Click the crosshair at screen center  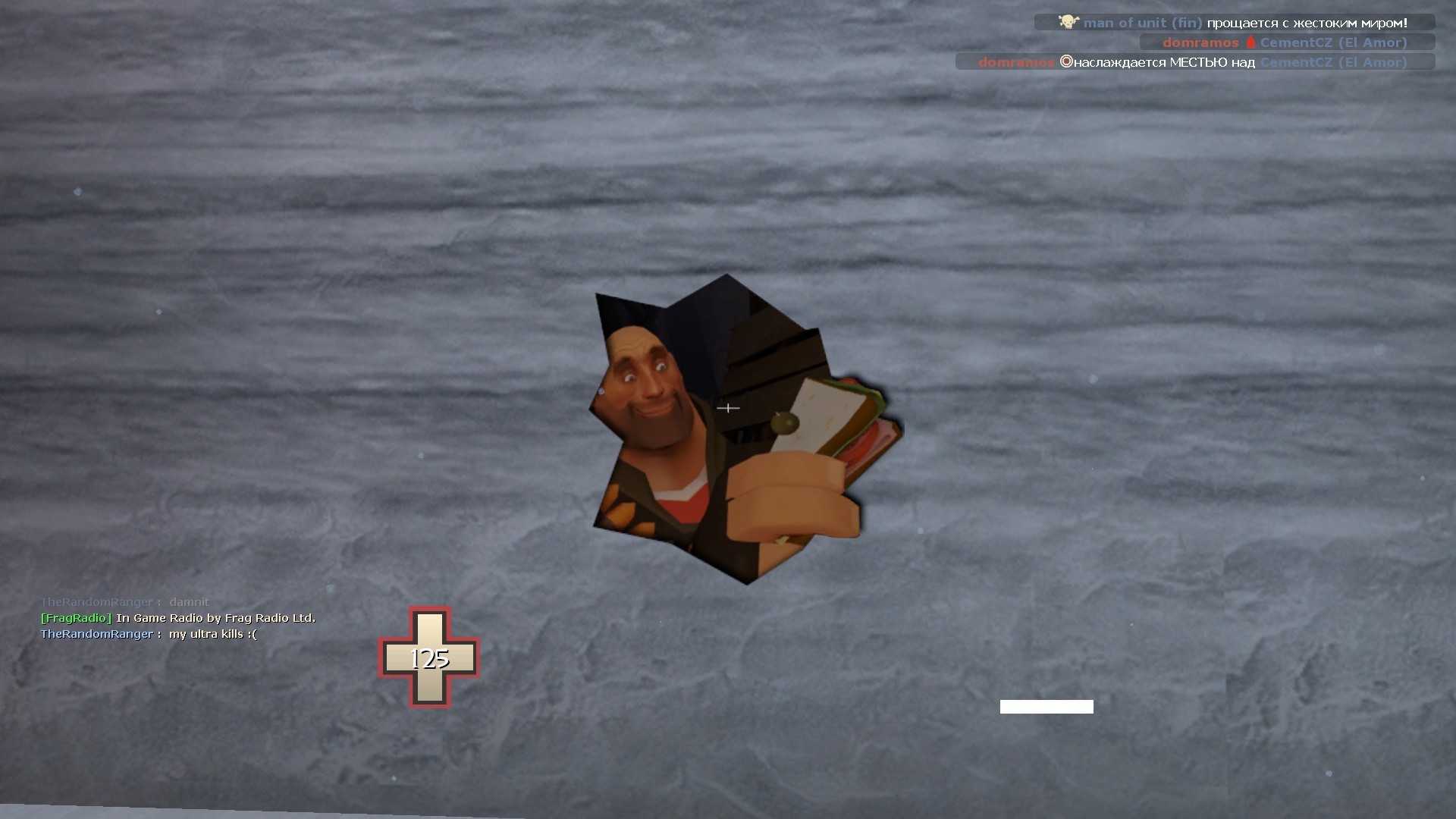(729, 408)
